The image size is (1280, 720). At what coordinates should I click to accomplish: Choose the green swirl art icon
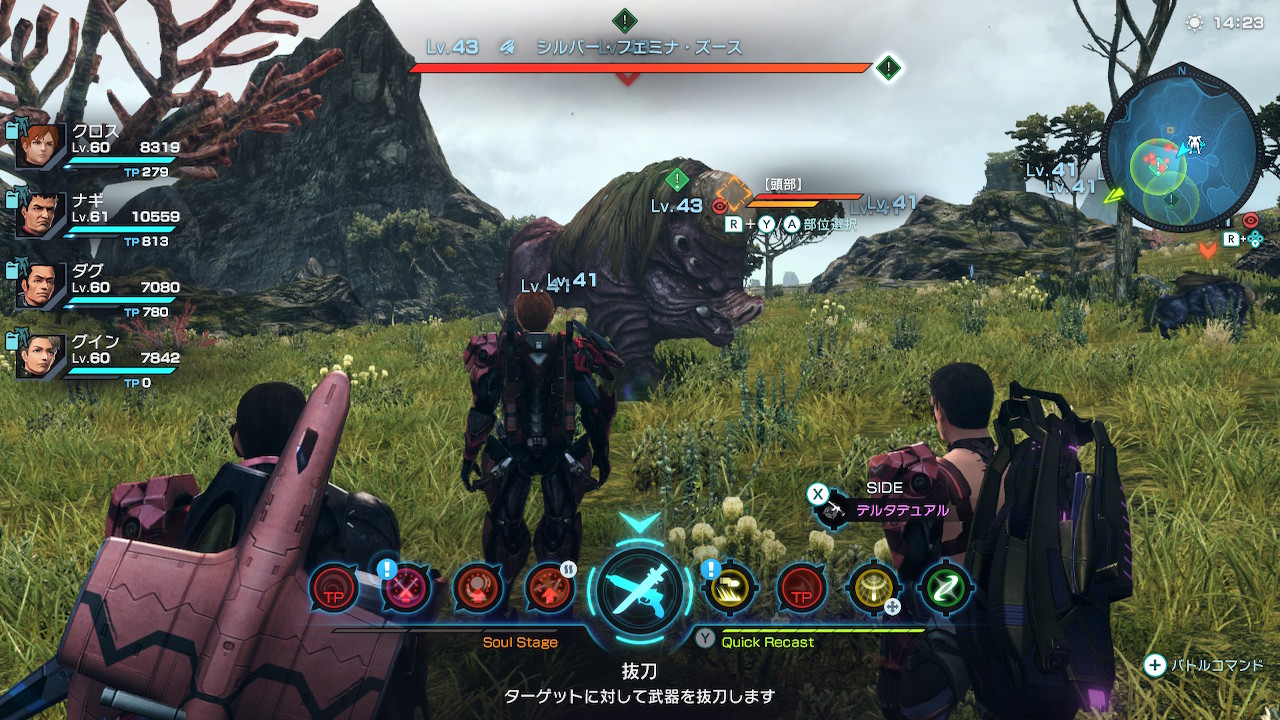tap(944, 588)
